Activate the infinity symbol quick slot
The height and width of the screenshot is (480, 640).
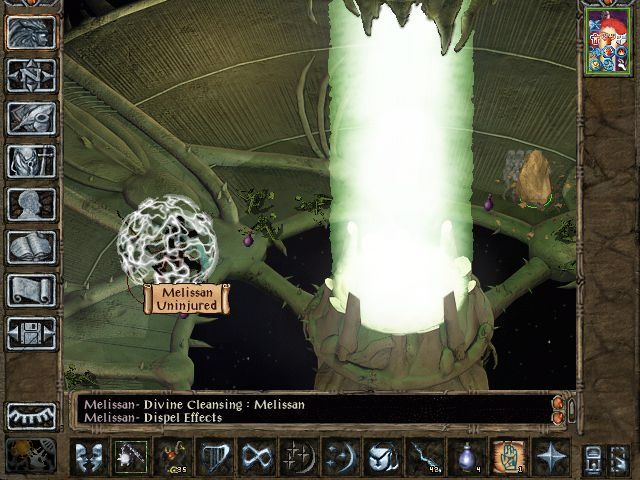[256, 457]
